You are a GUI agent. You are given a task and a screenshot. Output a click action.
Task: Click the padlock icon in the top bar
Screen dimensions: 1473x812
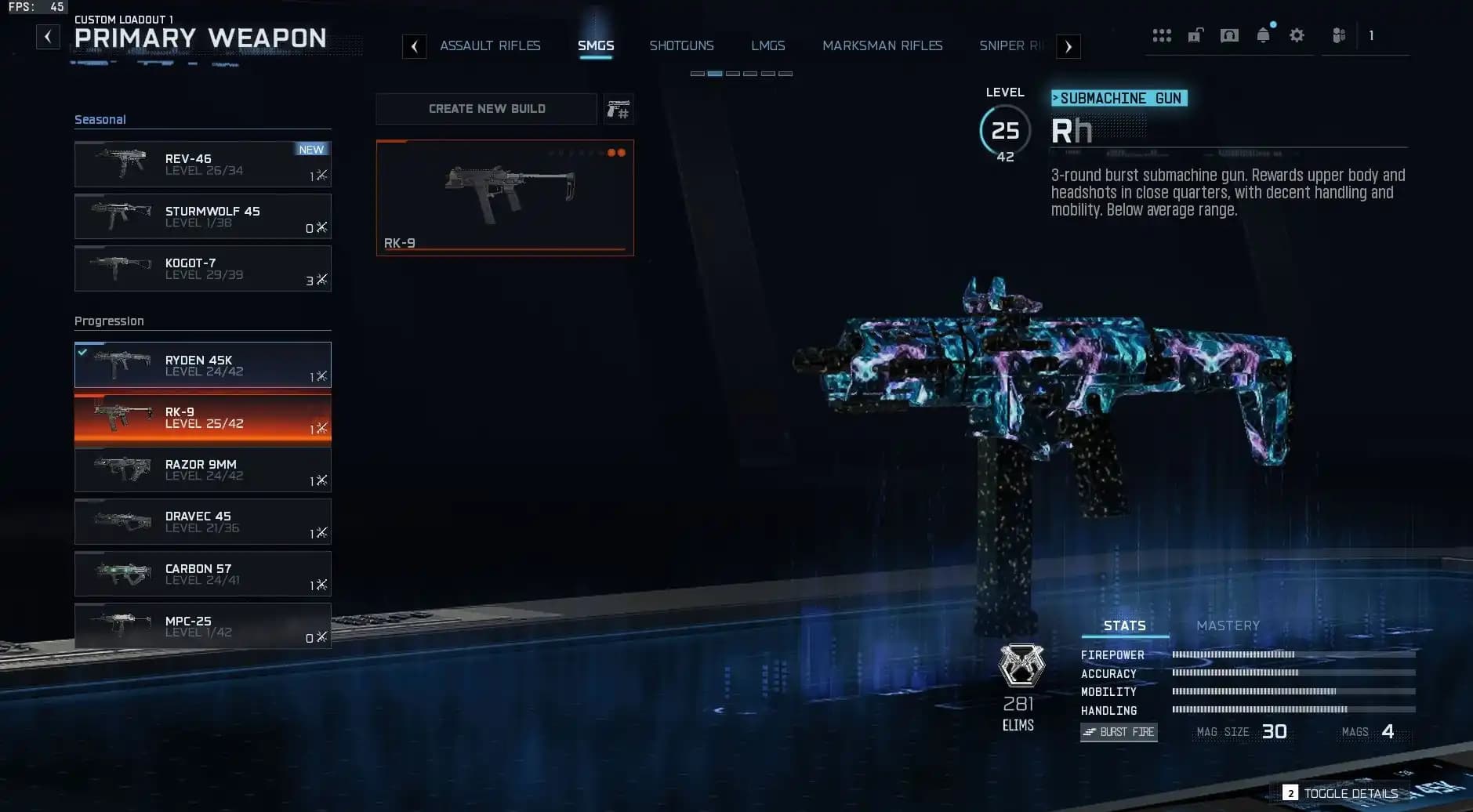pos(1195,34)
